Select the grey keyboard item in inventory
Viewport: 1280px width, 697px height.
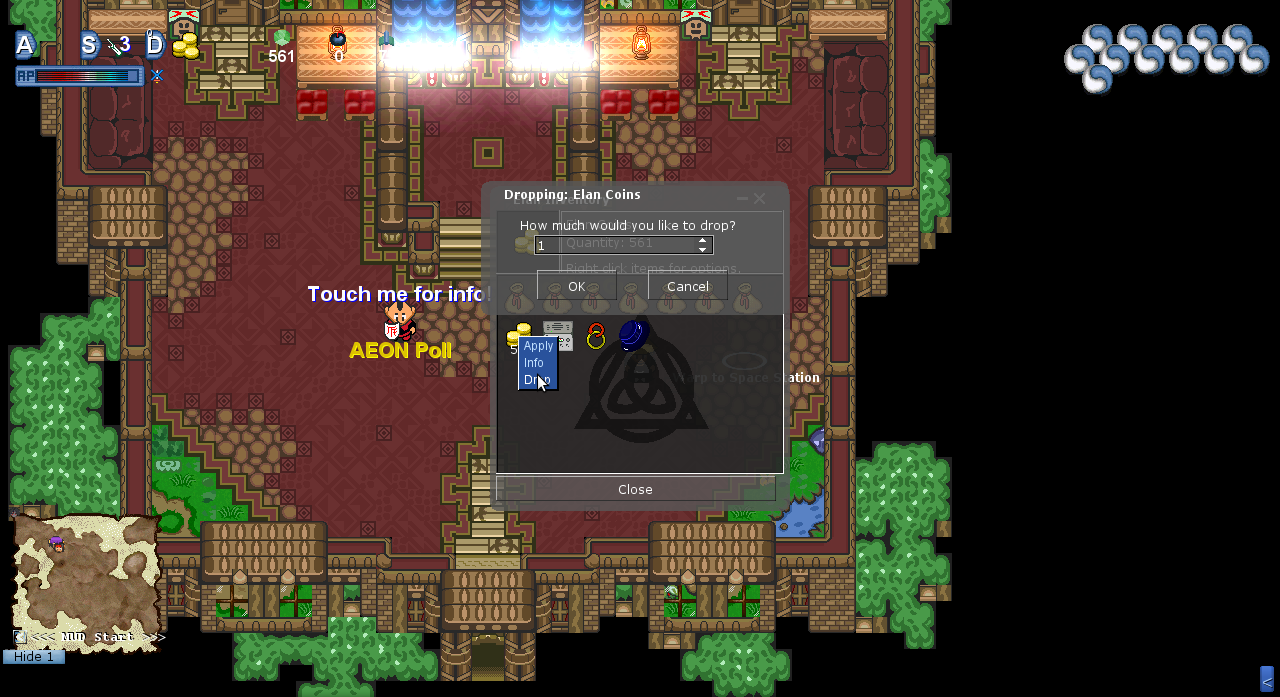[558, 334]
